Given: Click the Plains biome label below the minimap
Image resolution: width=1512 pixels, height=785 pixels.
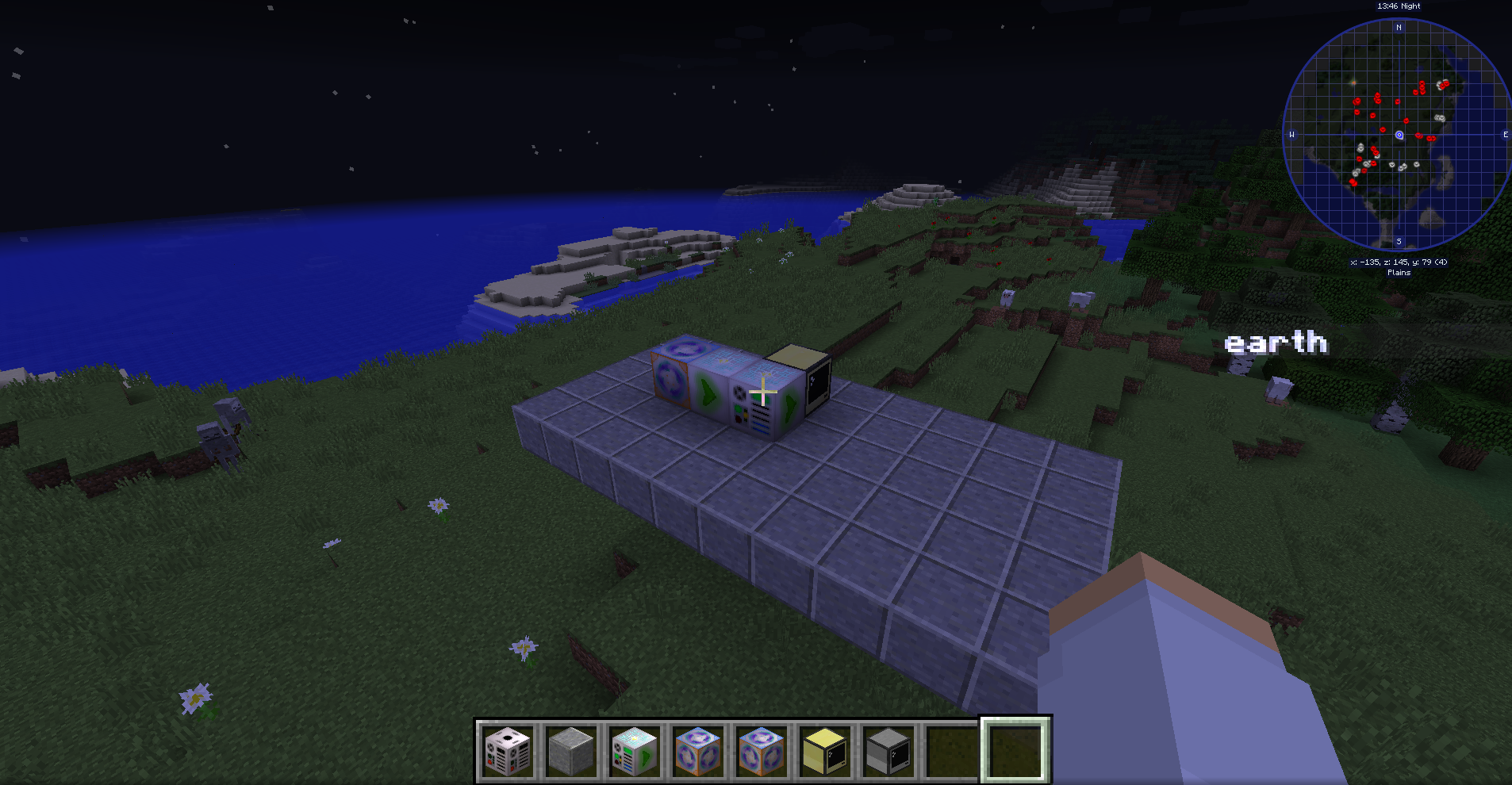Looking at the screenshot, I should pos(1398,272).
